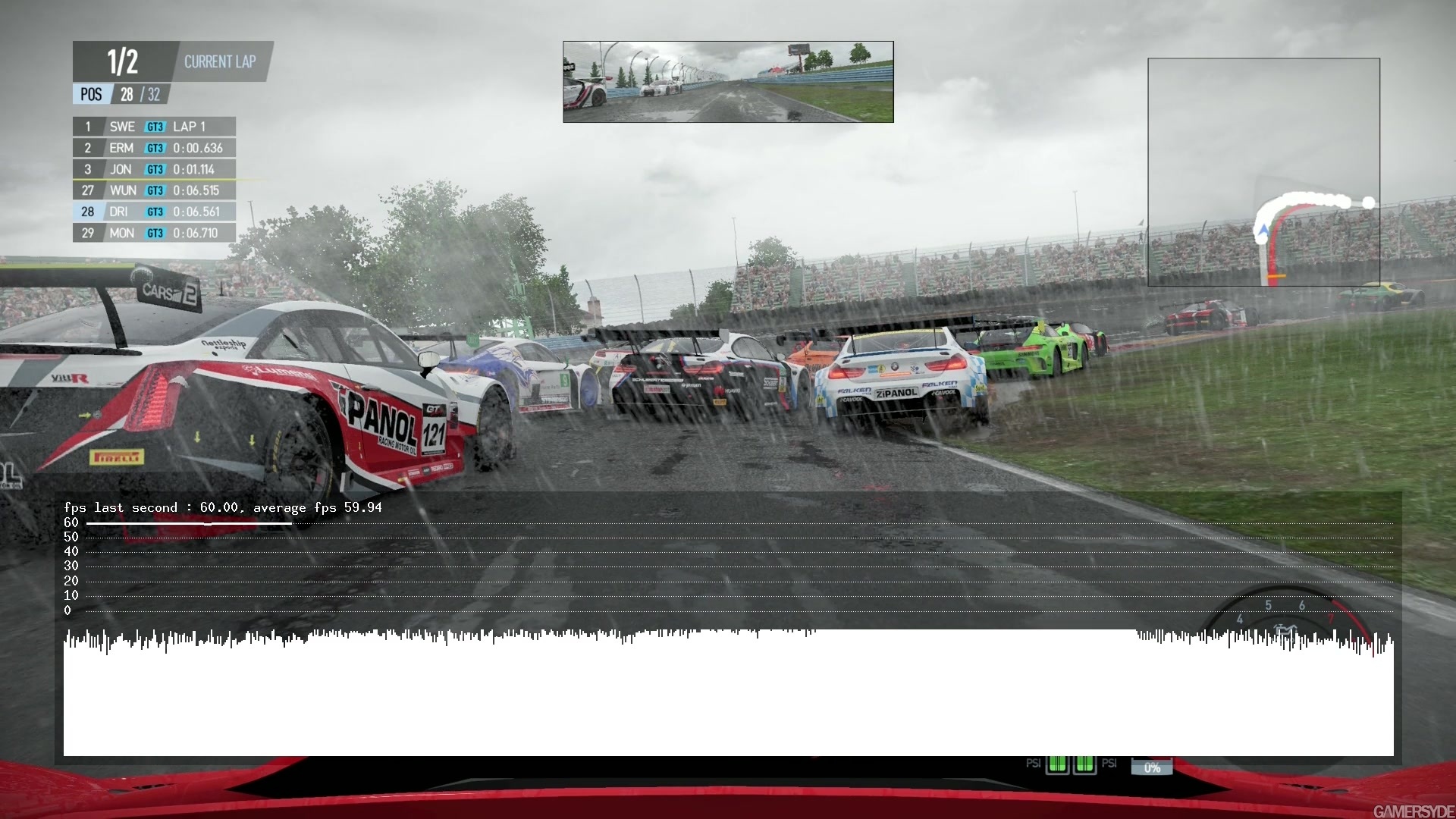Toggle the FPS counter overlay text
Screen dimensions: 1456x819
[224, 507]
